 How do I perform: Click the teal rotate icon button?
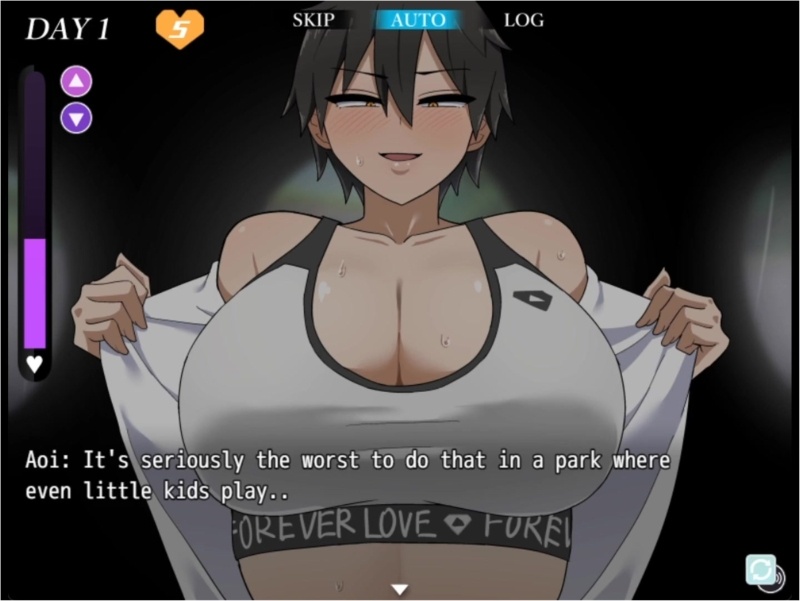(x=761, y=570)
